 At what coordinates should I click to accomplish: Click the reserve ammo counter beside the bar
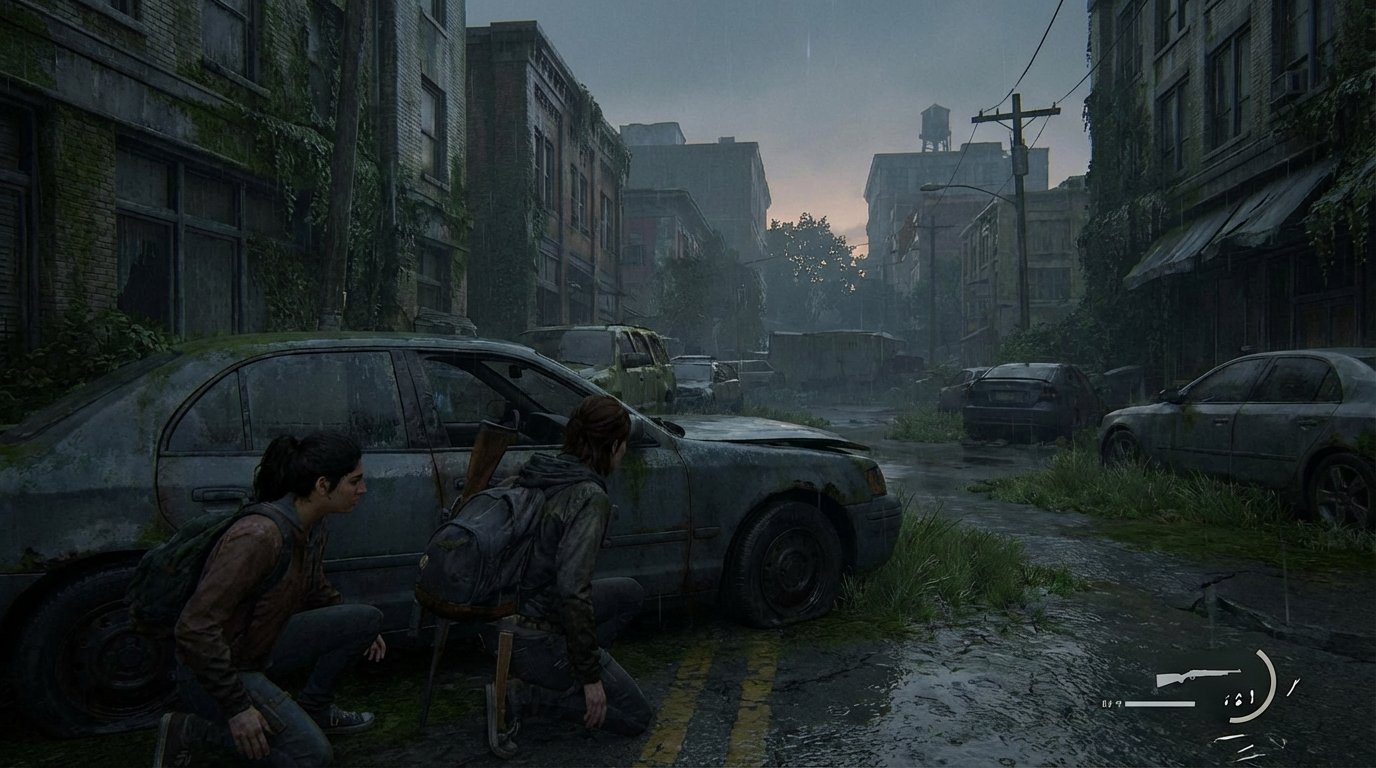point(1111,703)
